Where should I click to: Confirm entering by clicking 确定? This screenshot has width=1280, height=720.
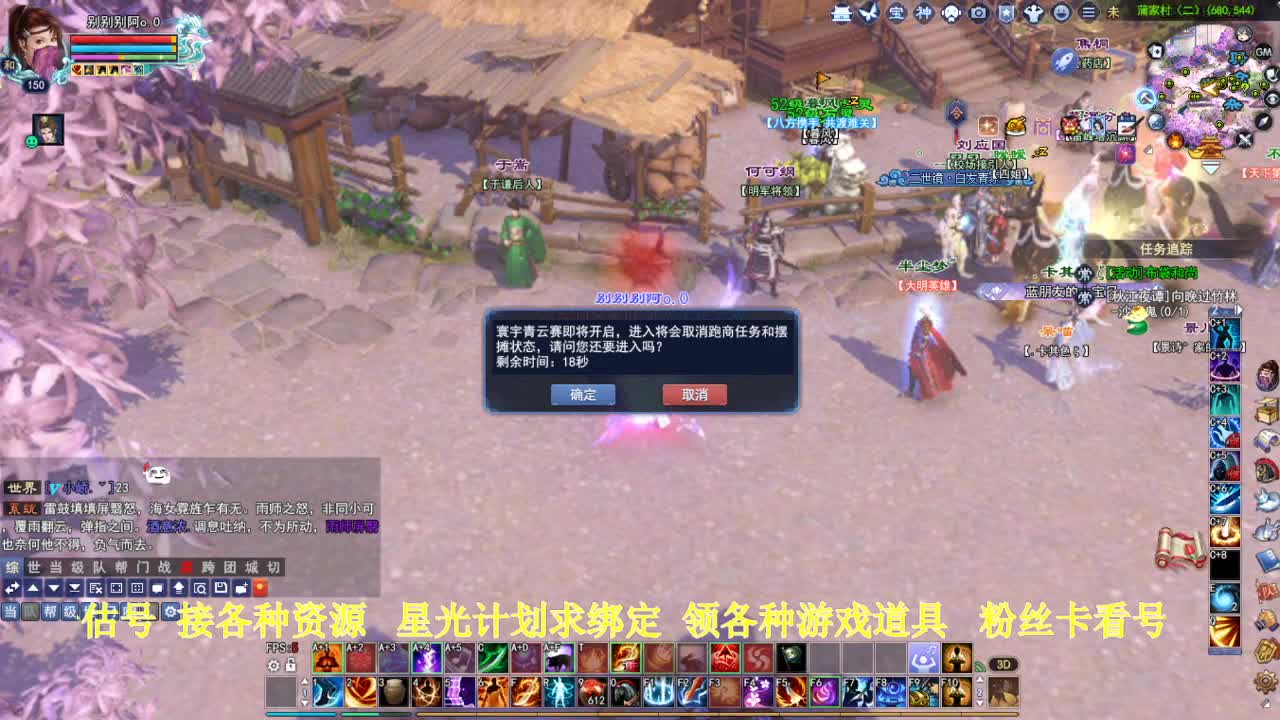pos(583,394)
